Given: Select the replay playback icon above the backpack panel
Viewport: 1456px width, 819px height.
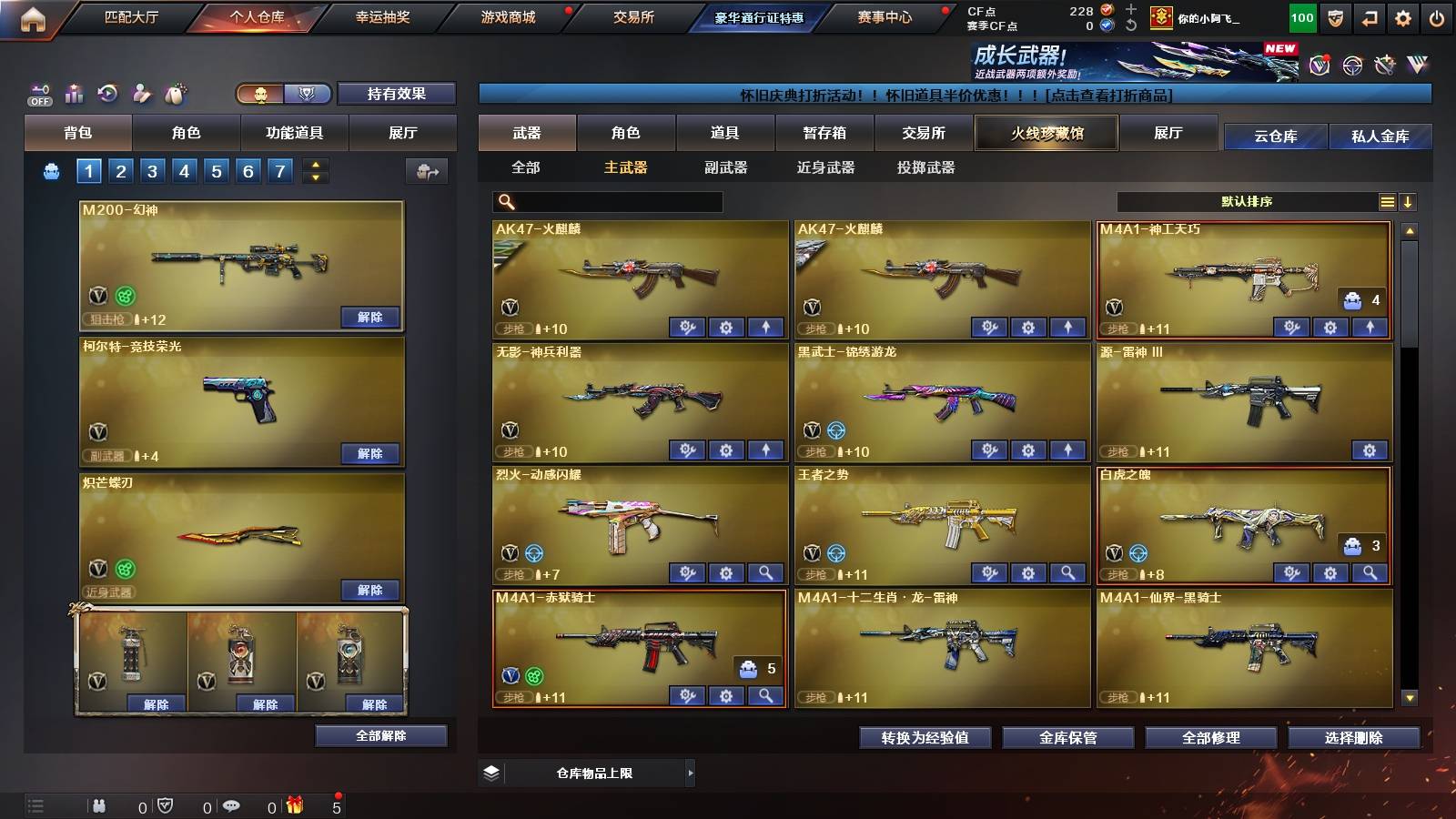Looking at the screenshot, I should [x=106, y=94].
